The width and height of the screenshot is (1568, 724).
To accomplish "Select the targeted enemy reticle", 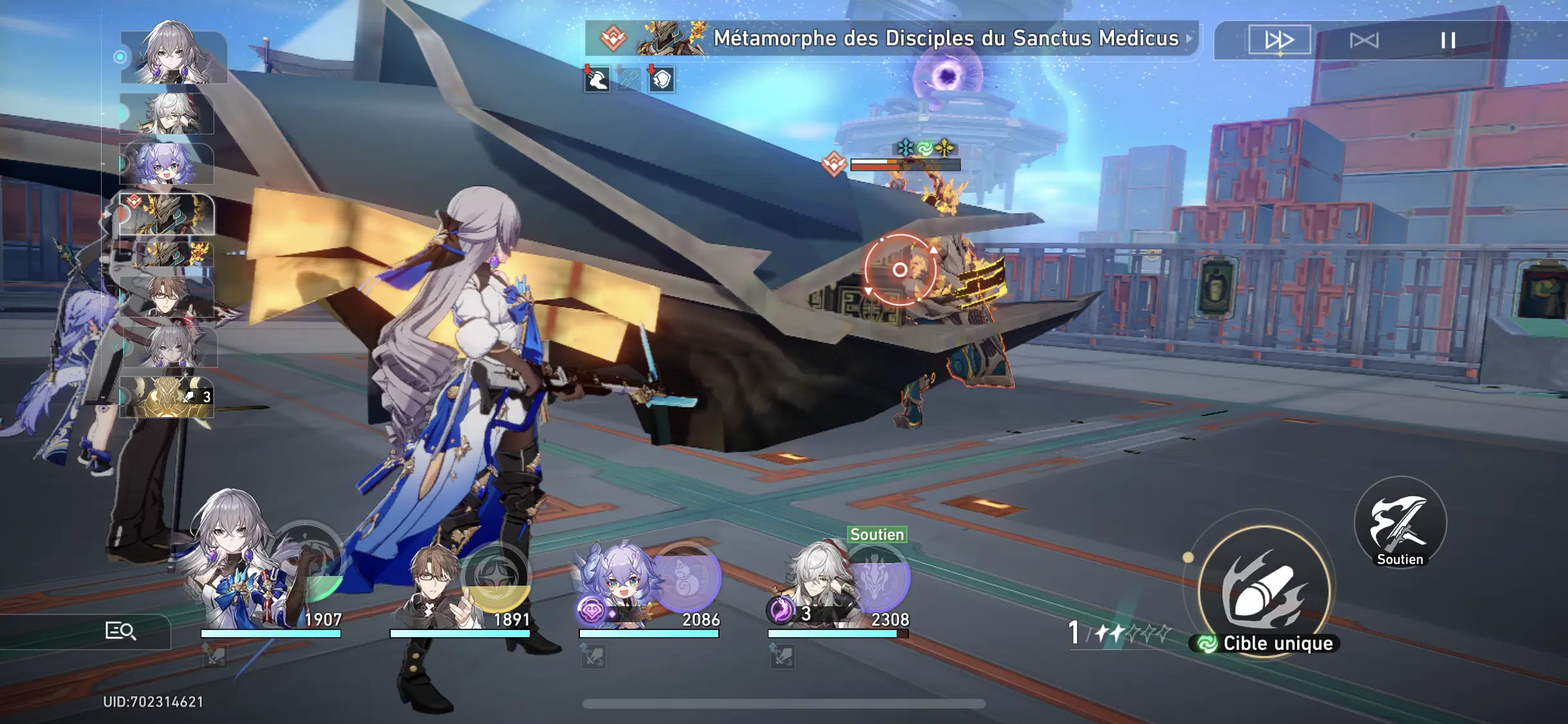I will (899, 270).
